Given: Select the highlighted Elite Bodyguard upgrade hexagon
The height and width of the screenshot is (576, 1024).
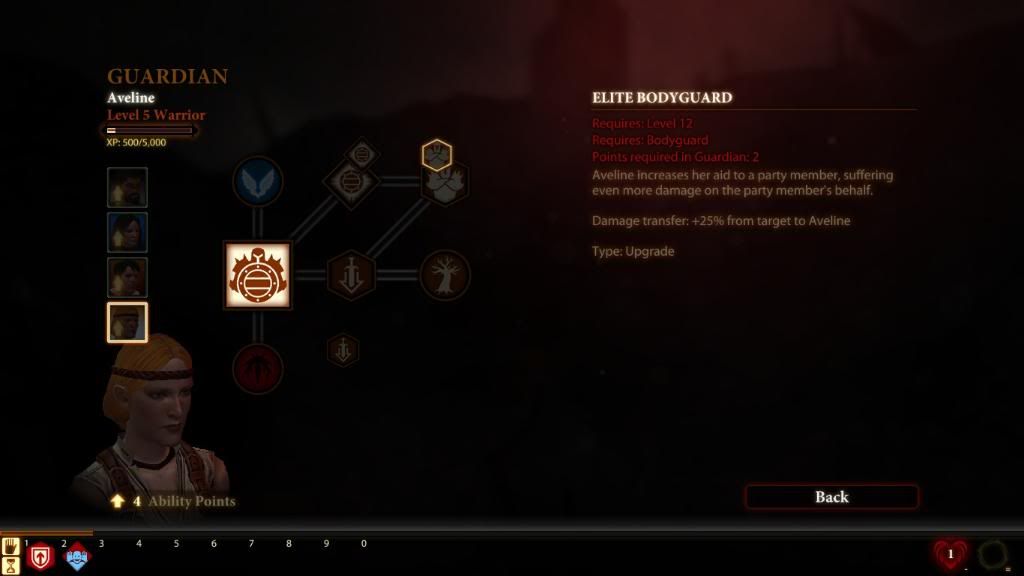Looking at the screenshot, I should click(437, 155).
